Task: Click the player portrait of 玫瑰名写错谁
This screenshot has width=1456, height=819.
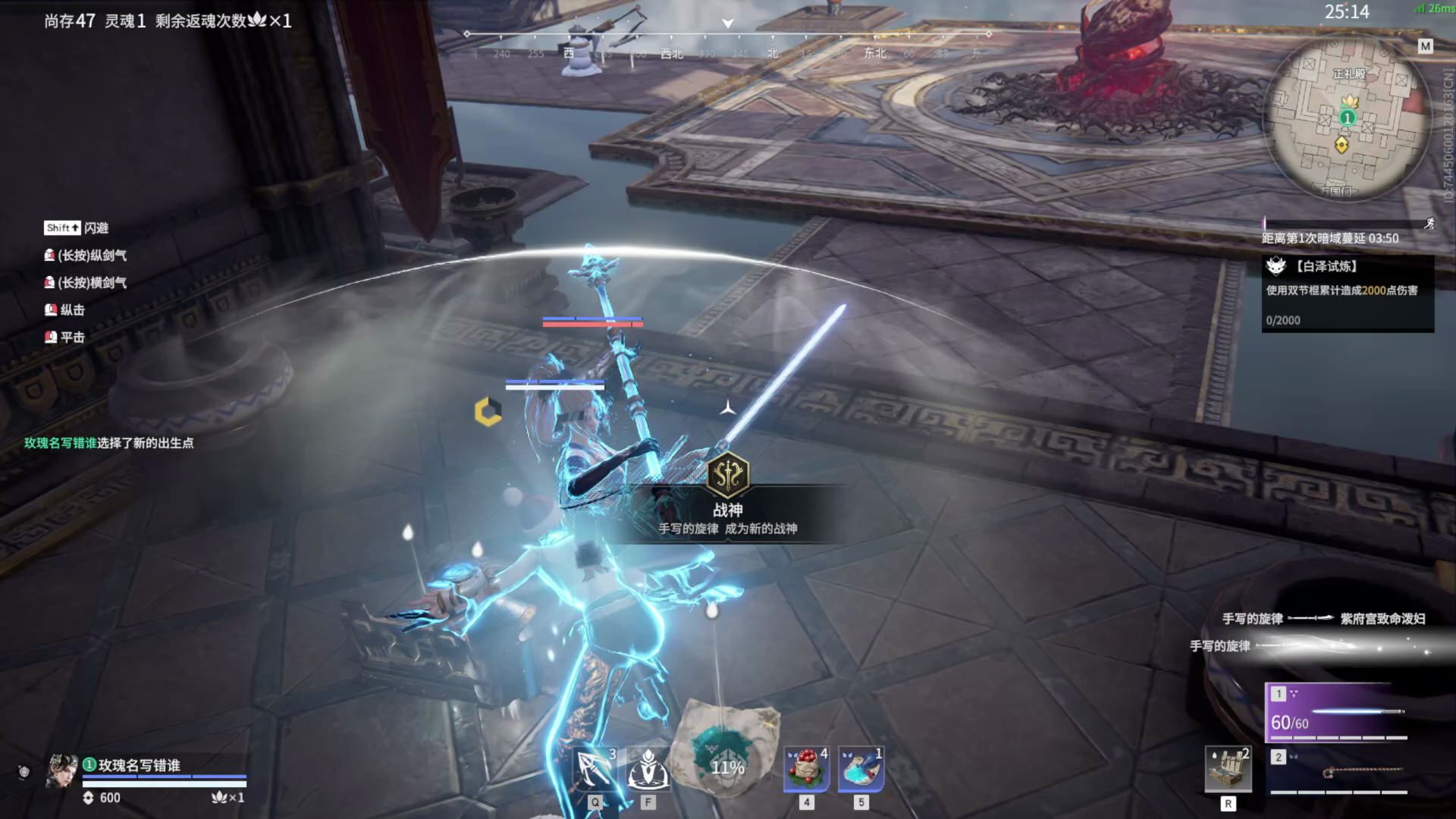Action: (x=62, y=771)
